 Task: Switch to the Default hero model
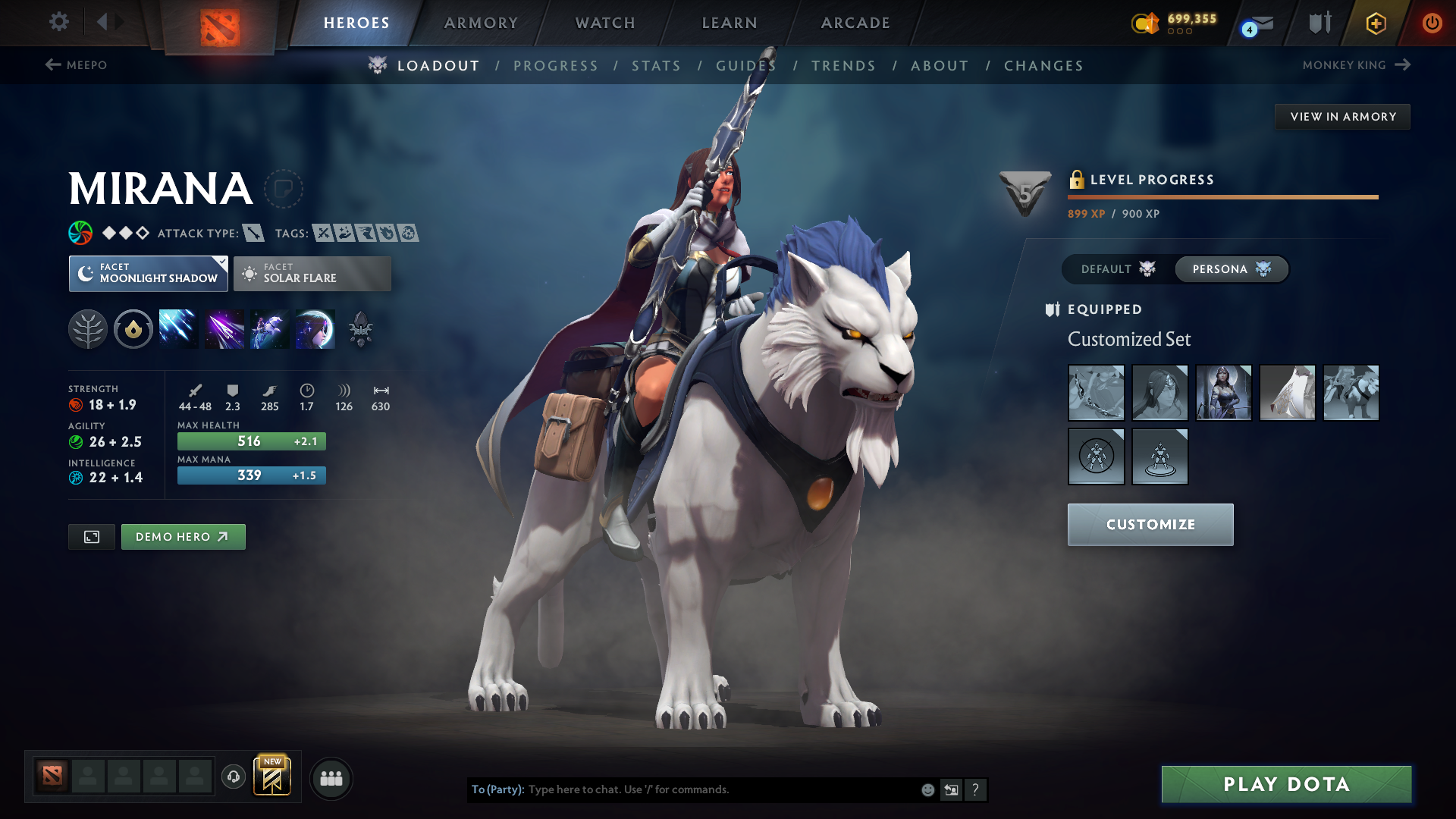(1118, 269)
